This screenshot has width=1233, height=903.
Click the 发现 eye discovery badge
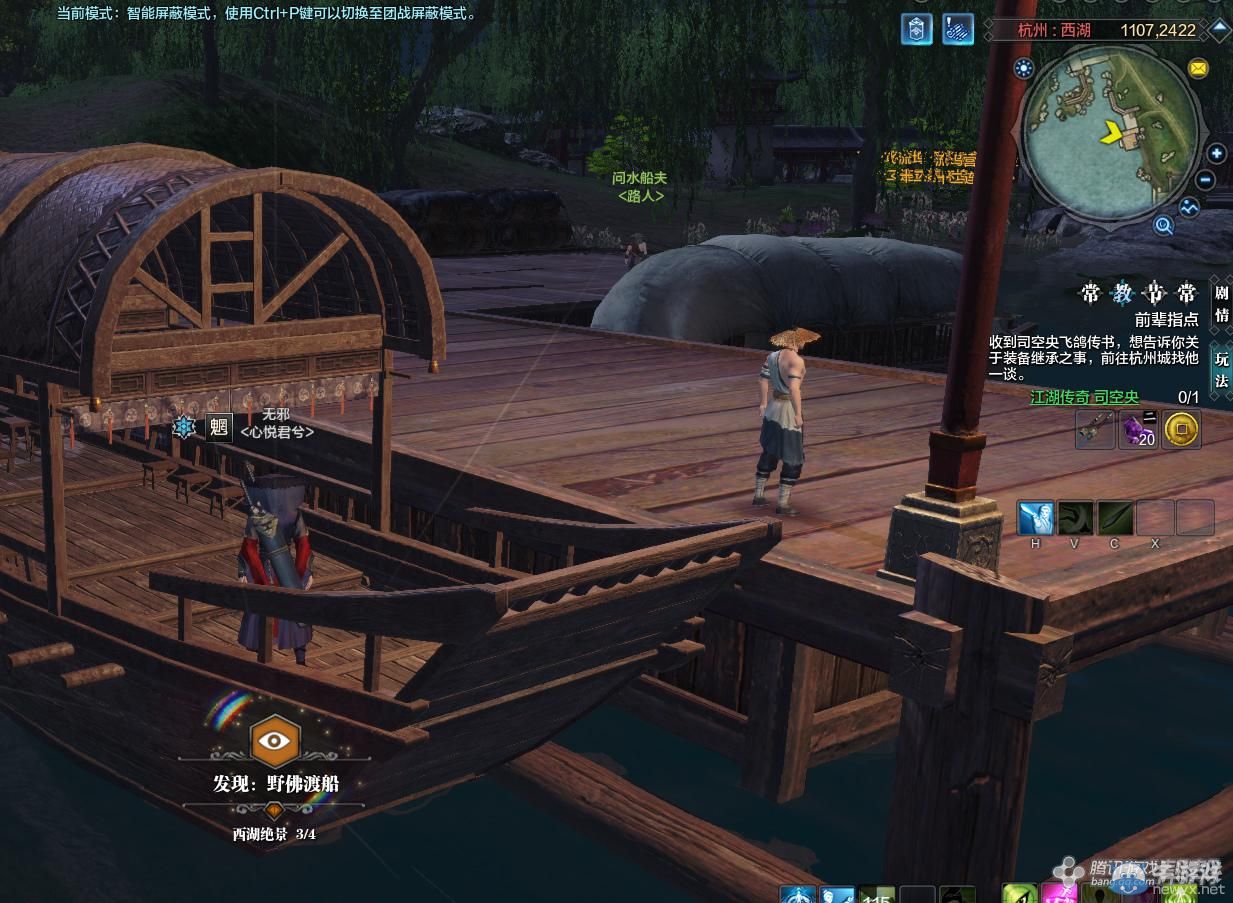[x=274, y=741]
